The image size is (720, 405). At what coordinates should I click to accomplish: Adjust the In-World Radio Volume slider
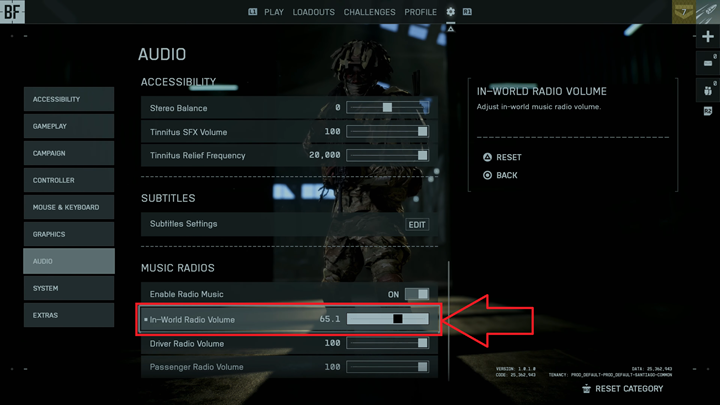pyautogui.click(x=388, y=319)
